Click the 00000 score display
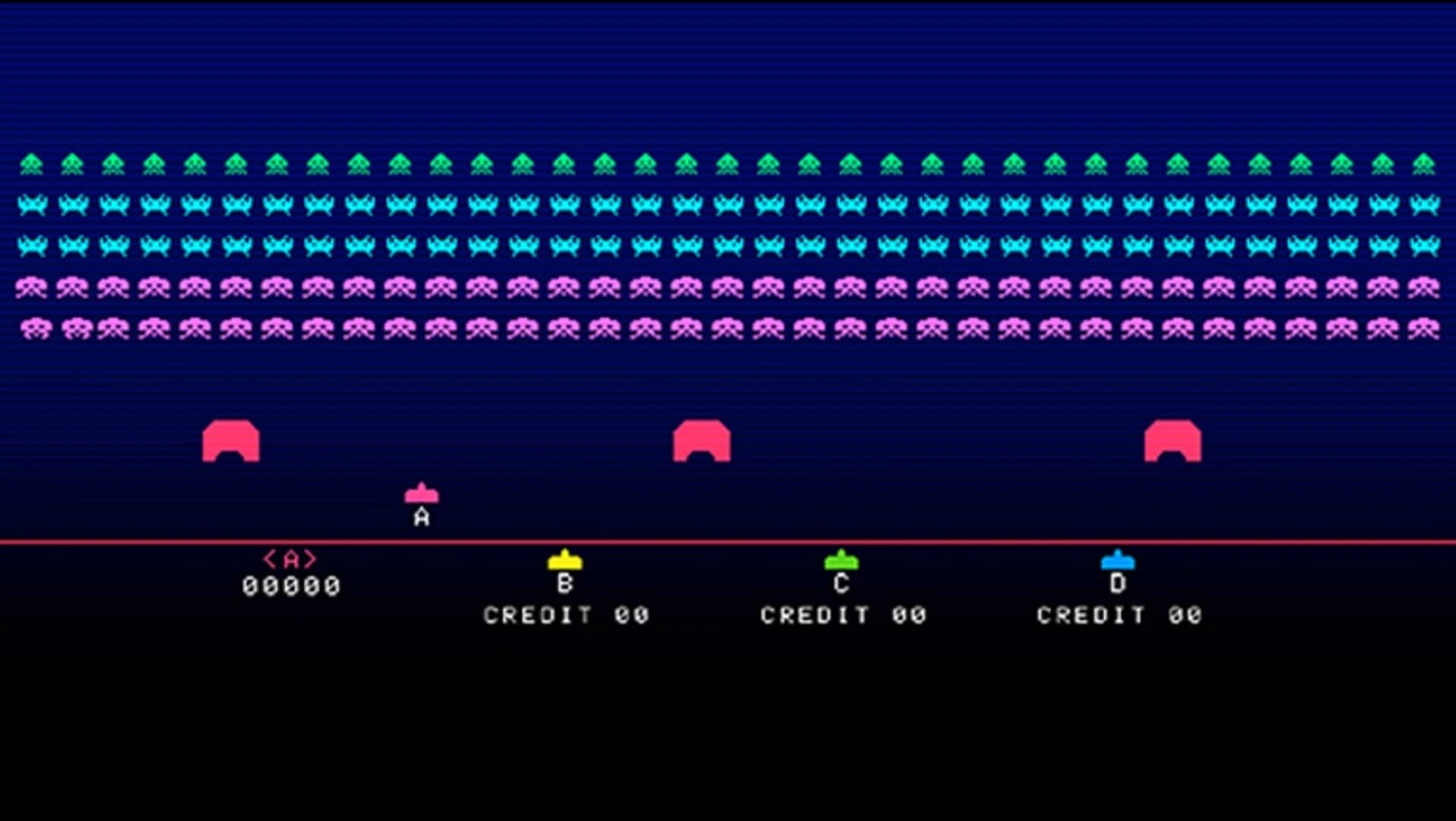The image size is (1456, 821). point(292,585)
